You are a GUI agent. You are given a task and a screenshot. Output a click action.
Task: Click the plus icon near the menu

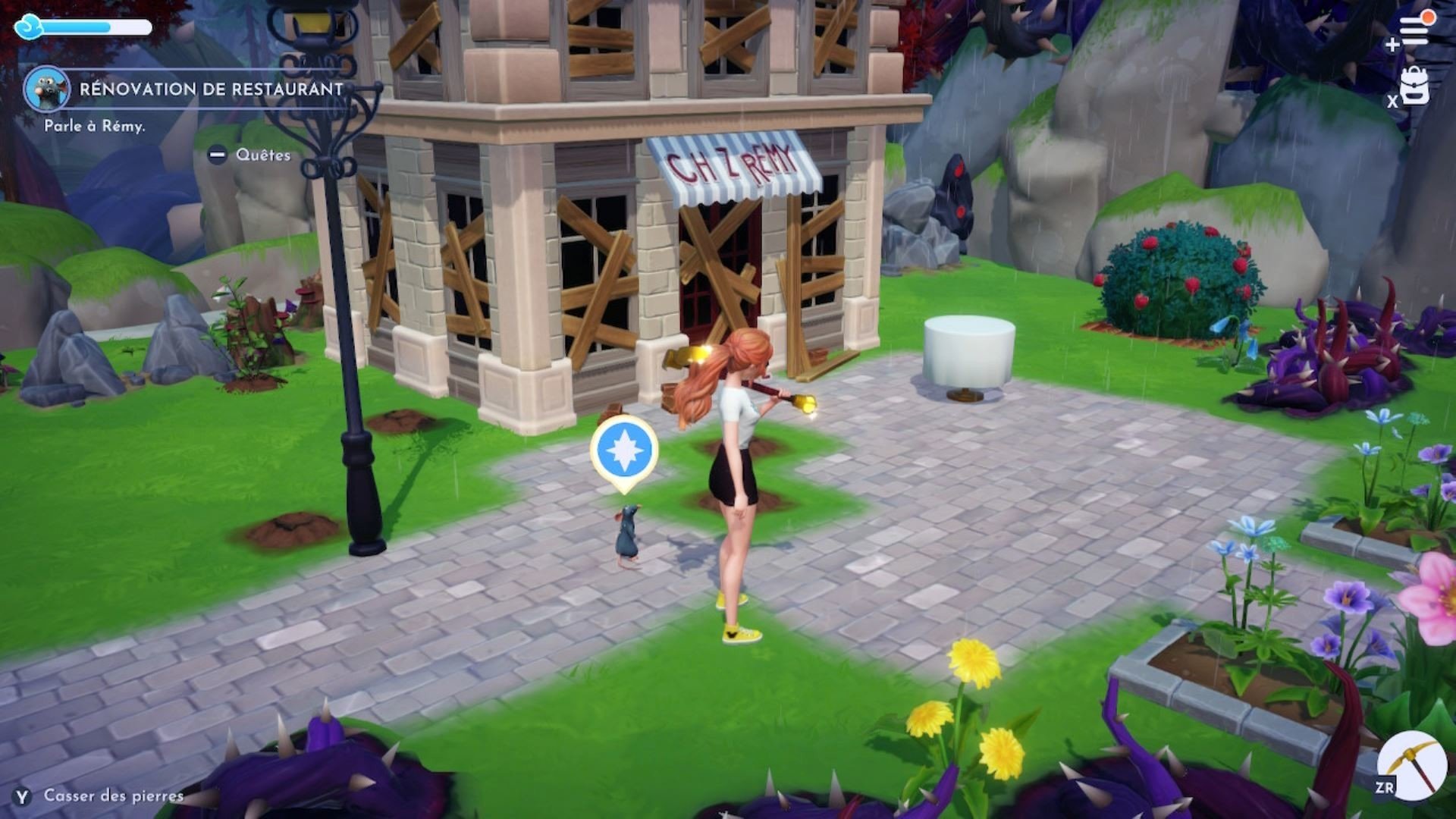(1392, 45)
